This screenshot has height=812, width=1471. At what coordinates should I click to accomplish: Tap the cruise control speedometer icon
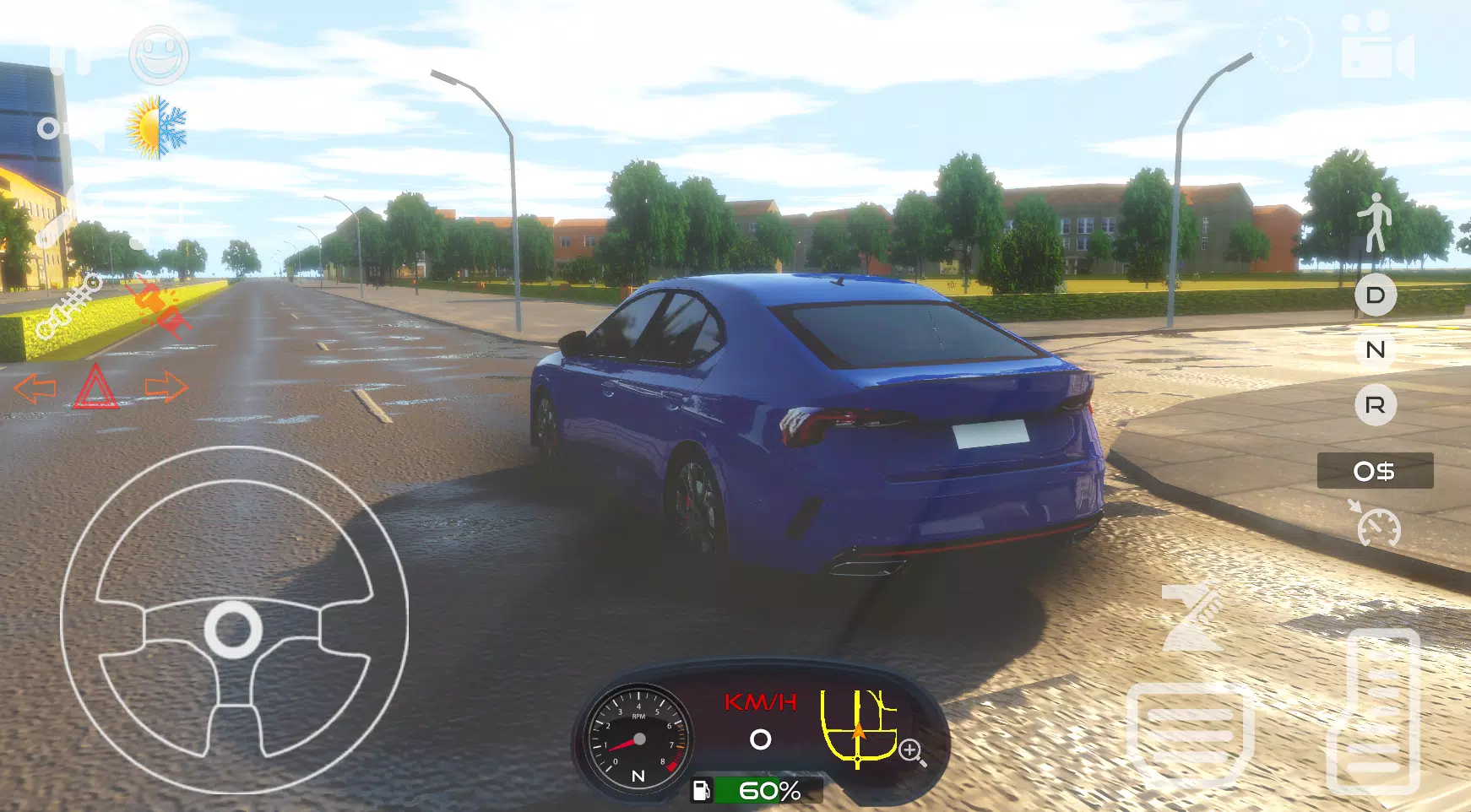coord(1377,529)
